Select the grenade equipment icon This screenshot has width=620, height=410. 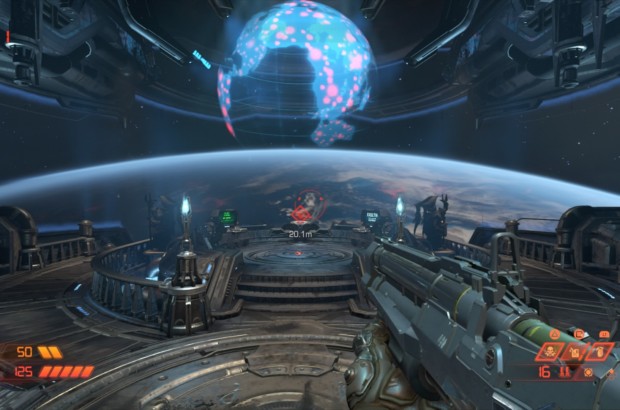pyautogui.click(x=600, y=352)
